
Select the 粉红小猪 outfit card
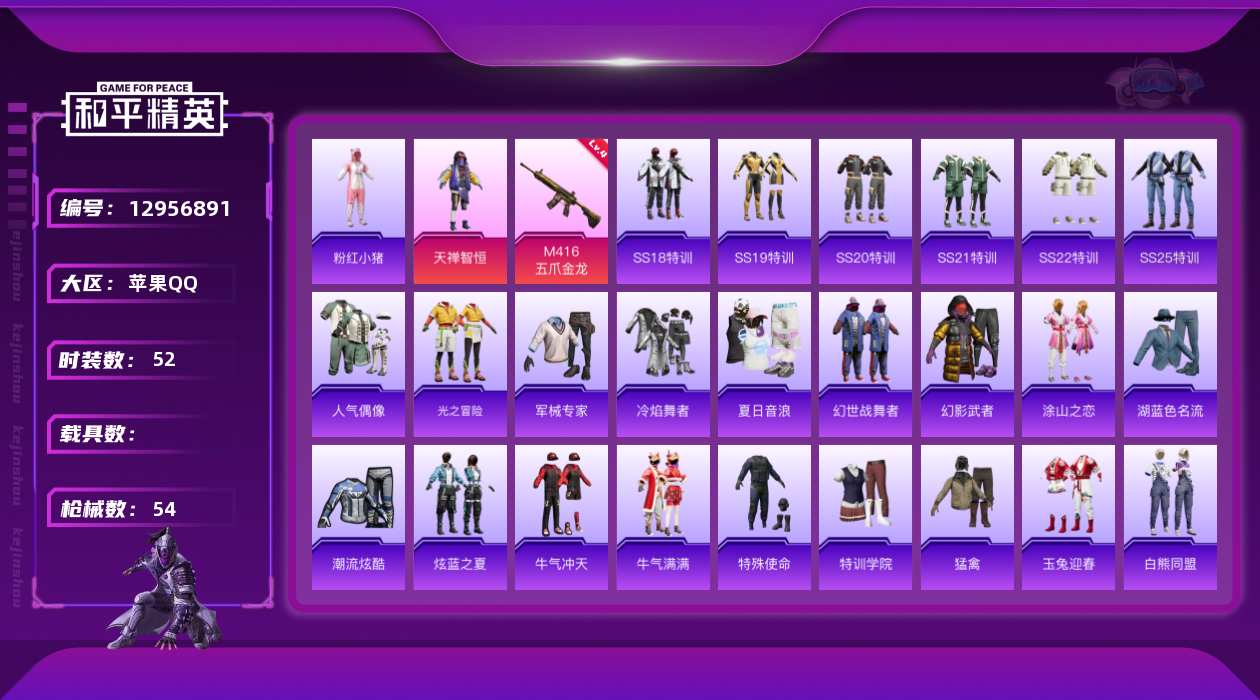pos(358,210)
